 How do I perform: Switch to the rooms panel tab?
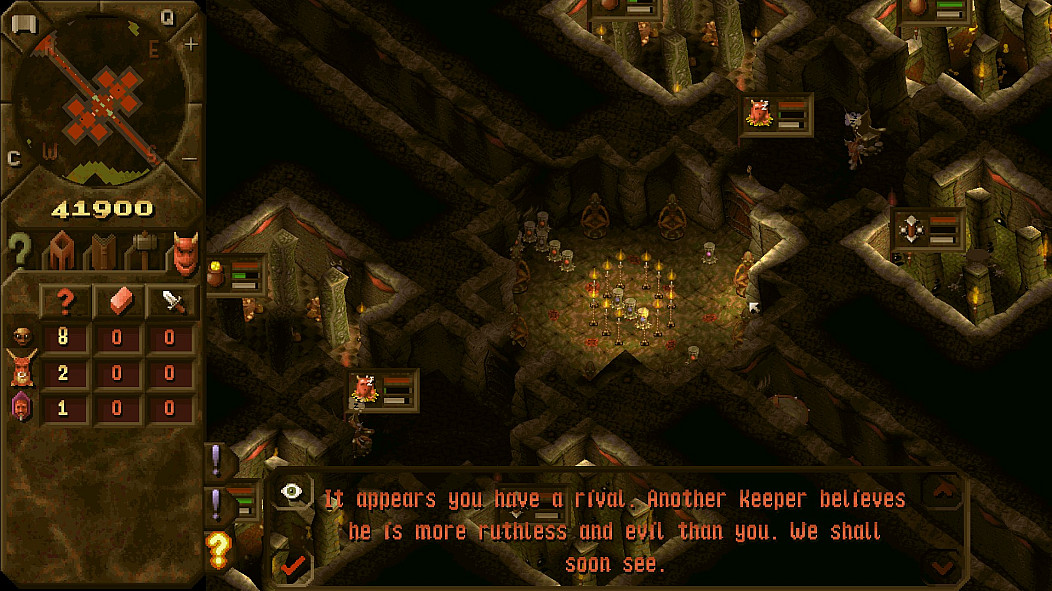(58, 251)
